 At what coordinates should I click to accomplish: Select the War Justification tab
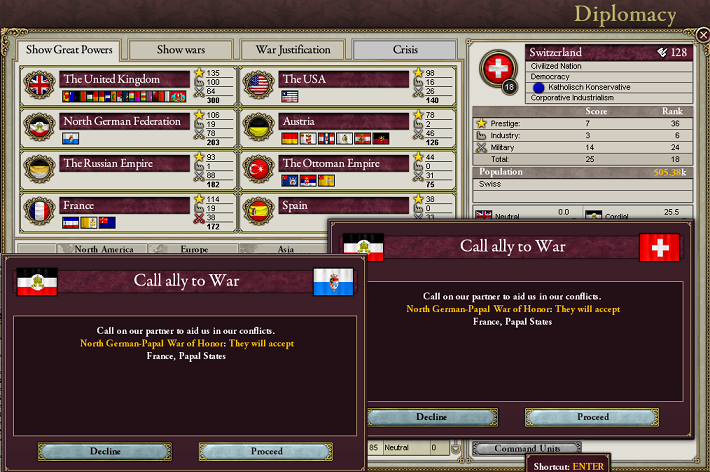coord(293,50)
